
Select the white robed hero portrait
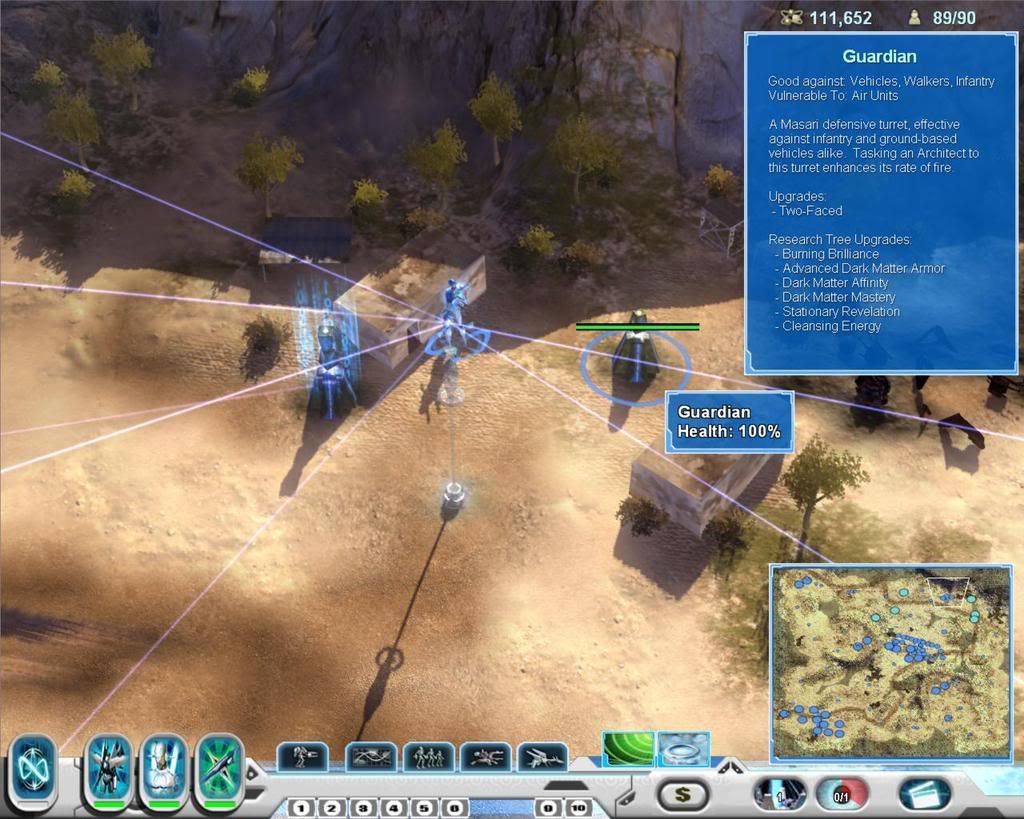[164, 770]
